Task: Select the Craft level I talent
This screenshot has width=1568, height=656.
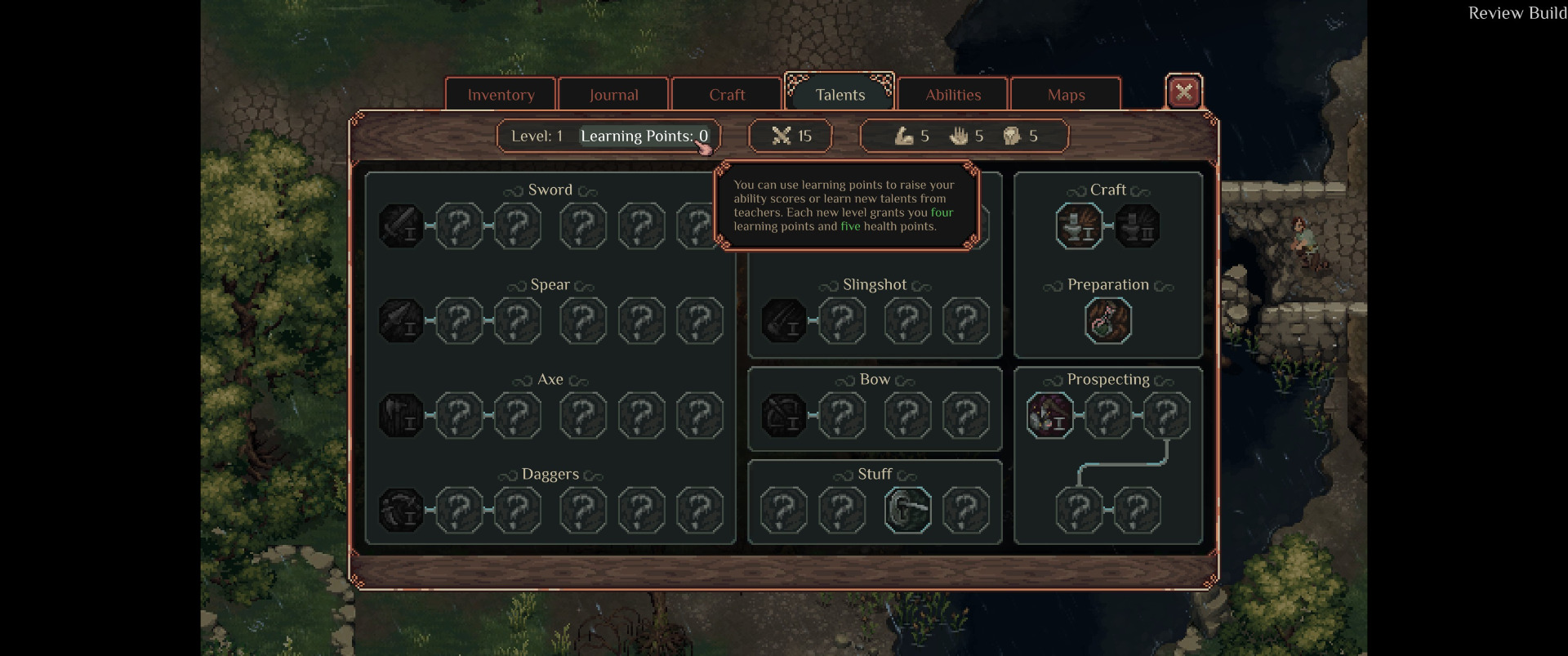Action: click(x=1079, y=226)
